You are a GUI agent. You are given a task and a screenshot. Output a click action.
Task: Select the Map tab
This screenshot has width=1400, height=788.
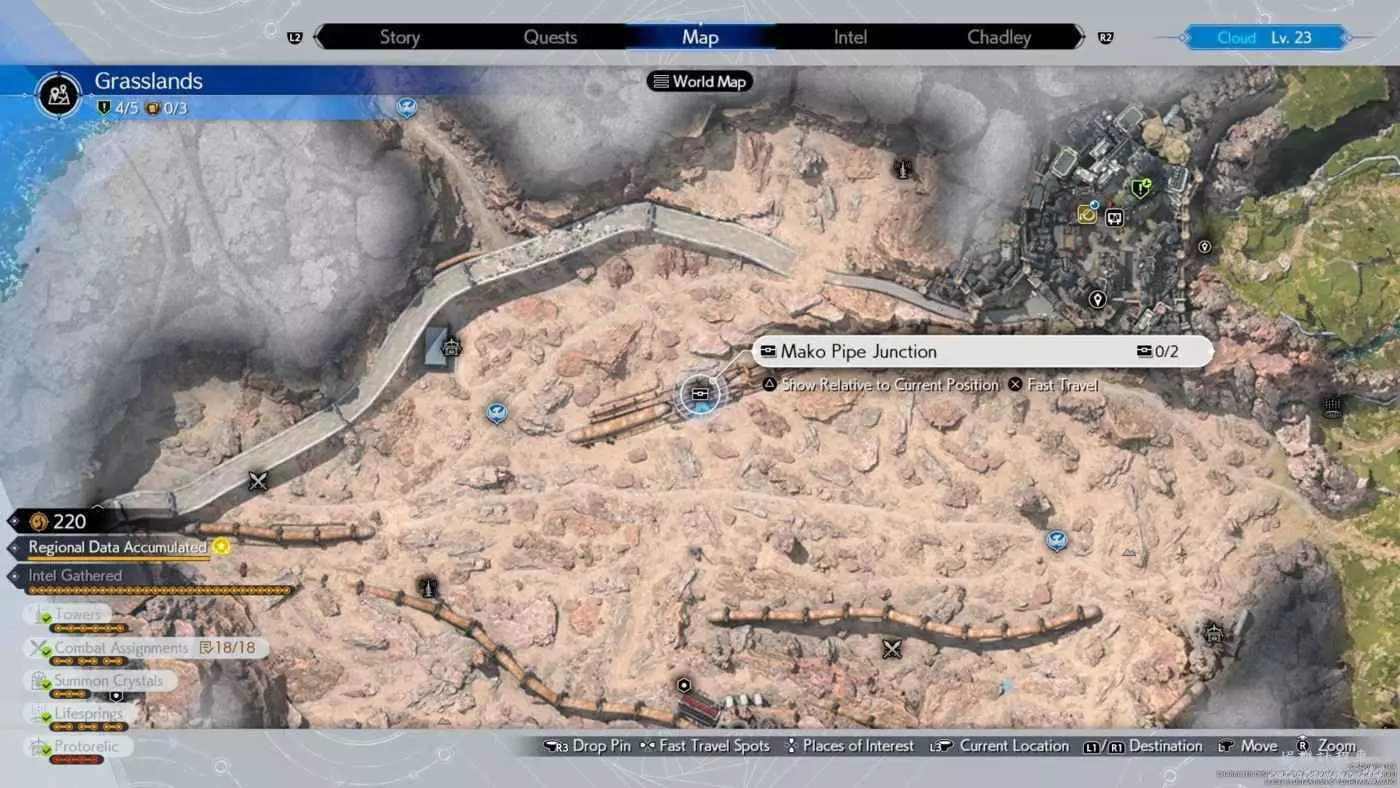click(700, 38)
